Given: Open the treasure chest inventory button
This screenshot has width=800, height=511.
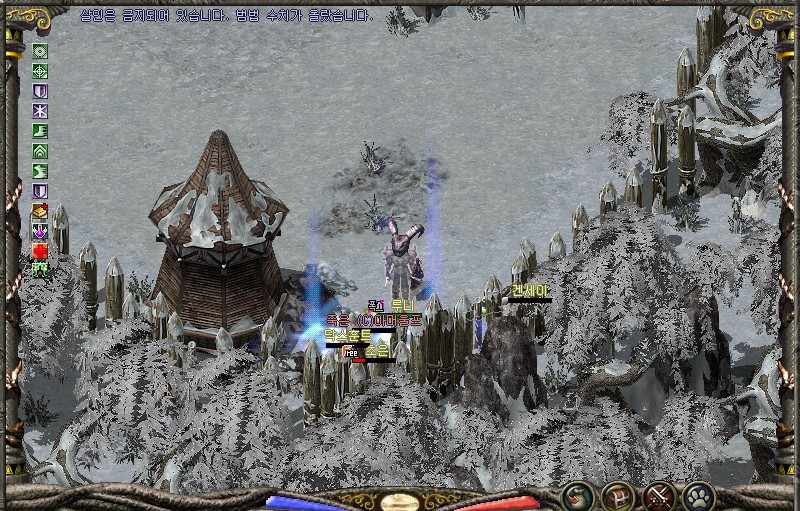Looking at the screenshot, I should pos(617,494).
